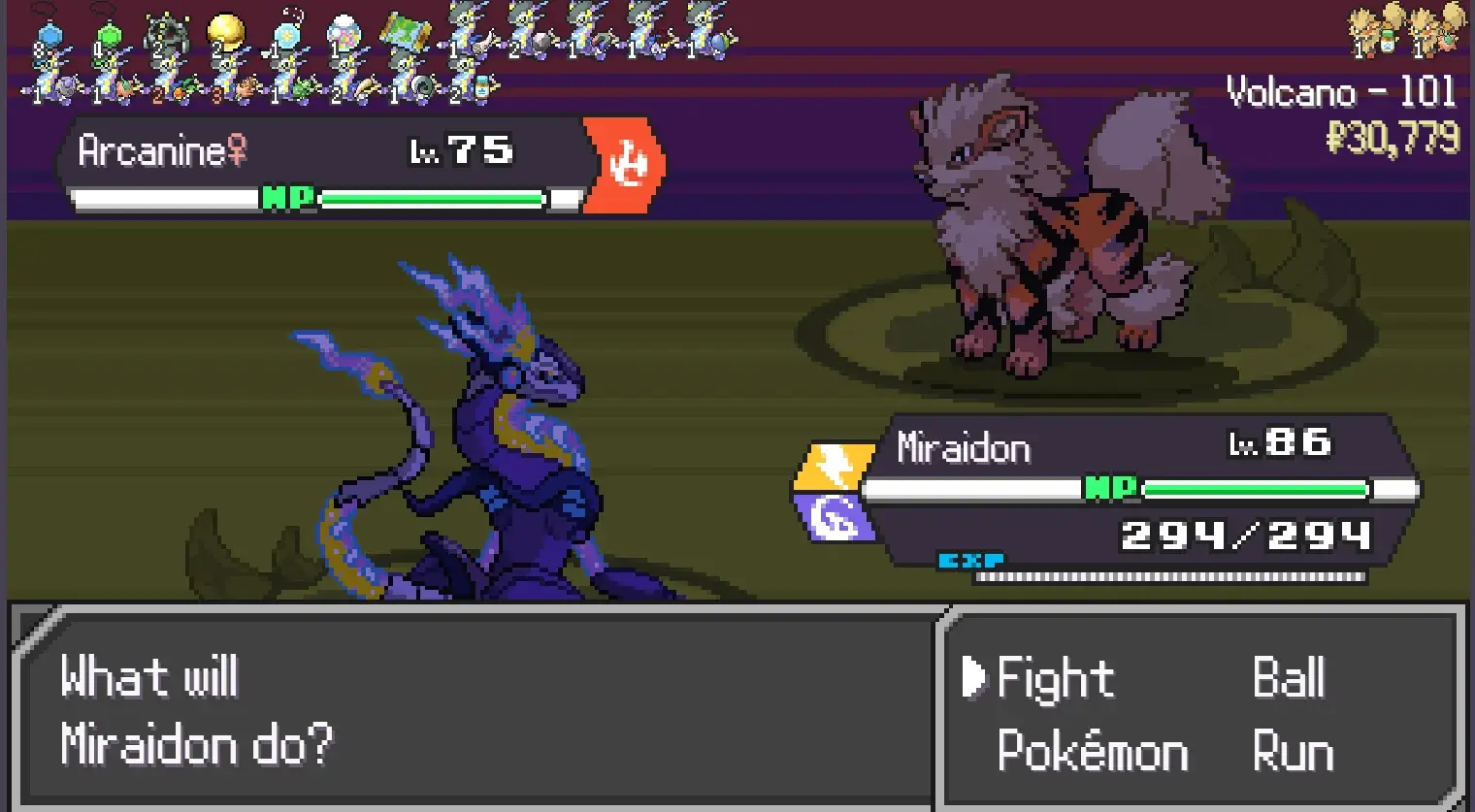Select Fight from the battle menu

(x=1054, y=679)
